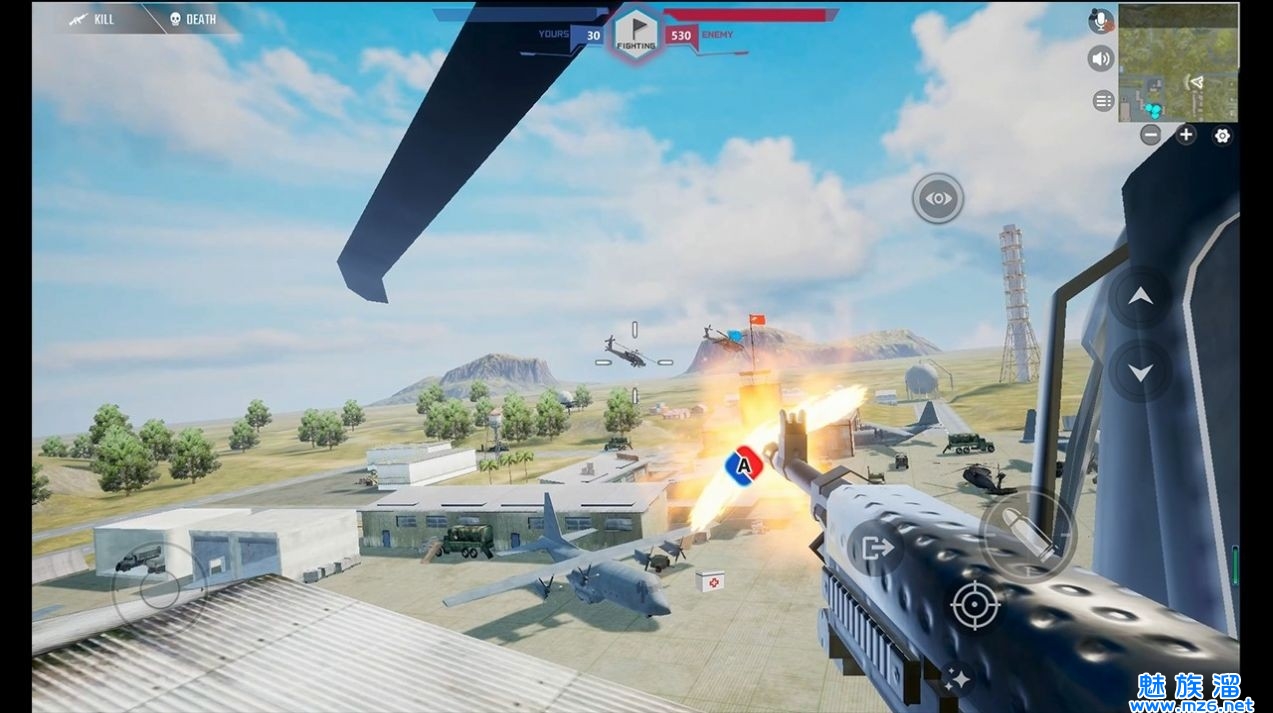Toggle the microphone voice chat icon
Screen dimensions: 1273x713
pos(1102,21)
